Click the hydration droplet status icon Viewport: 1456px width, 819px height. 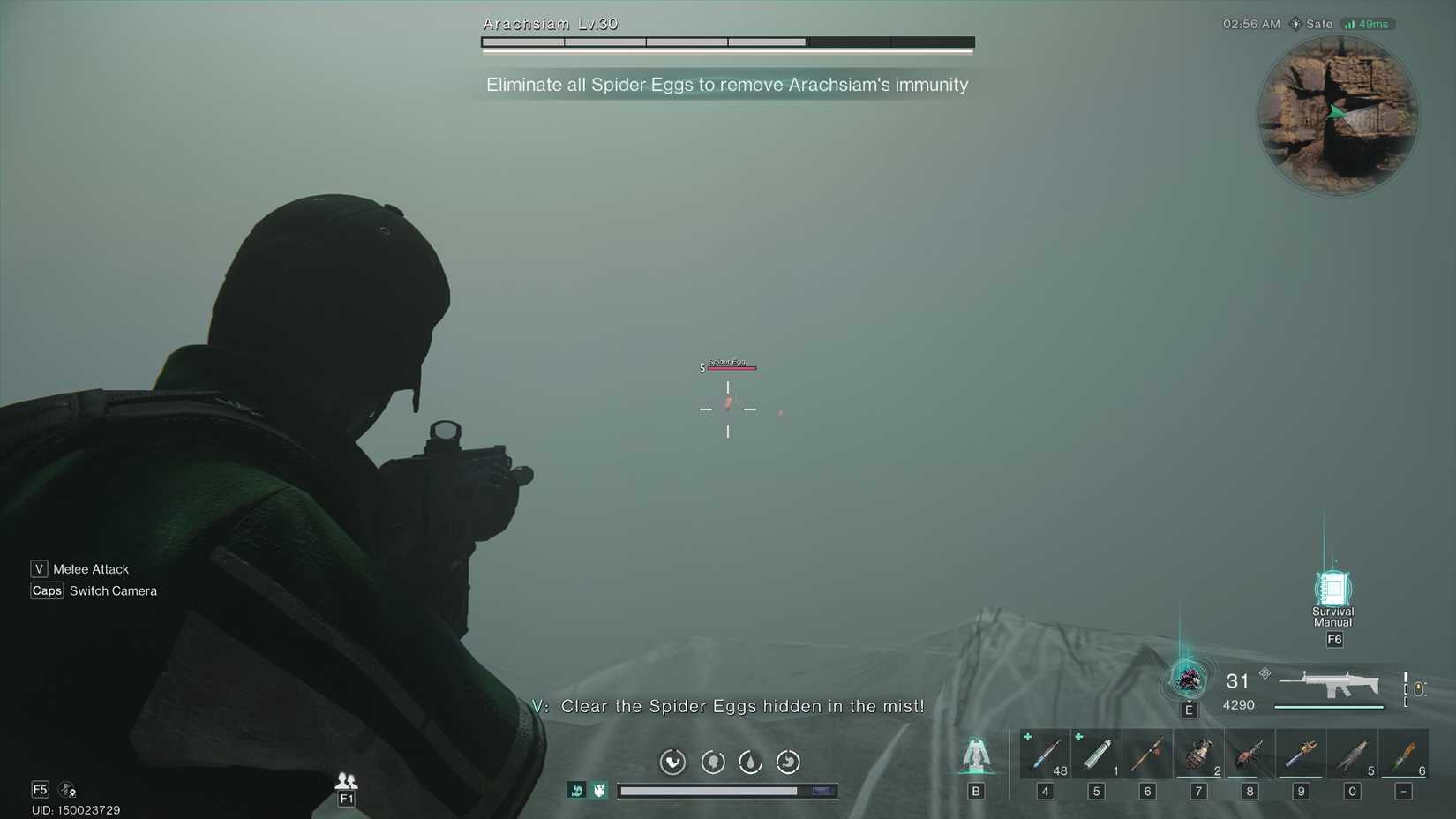point(751,763)
